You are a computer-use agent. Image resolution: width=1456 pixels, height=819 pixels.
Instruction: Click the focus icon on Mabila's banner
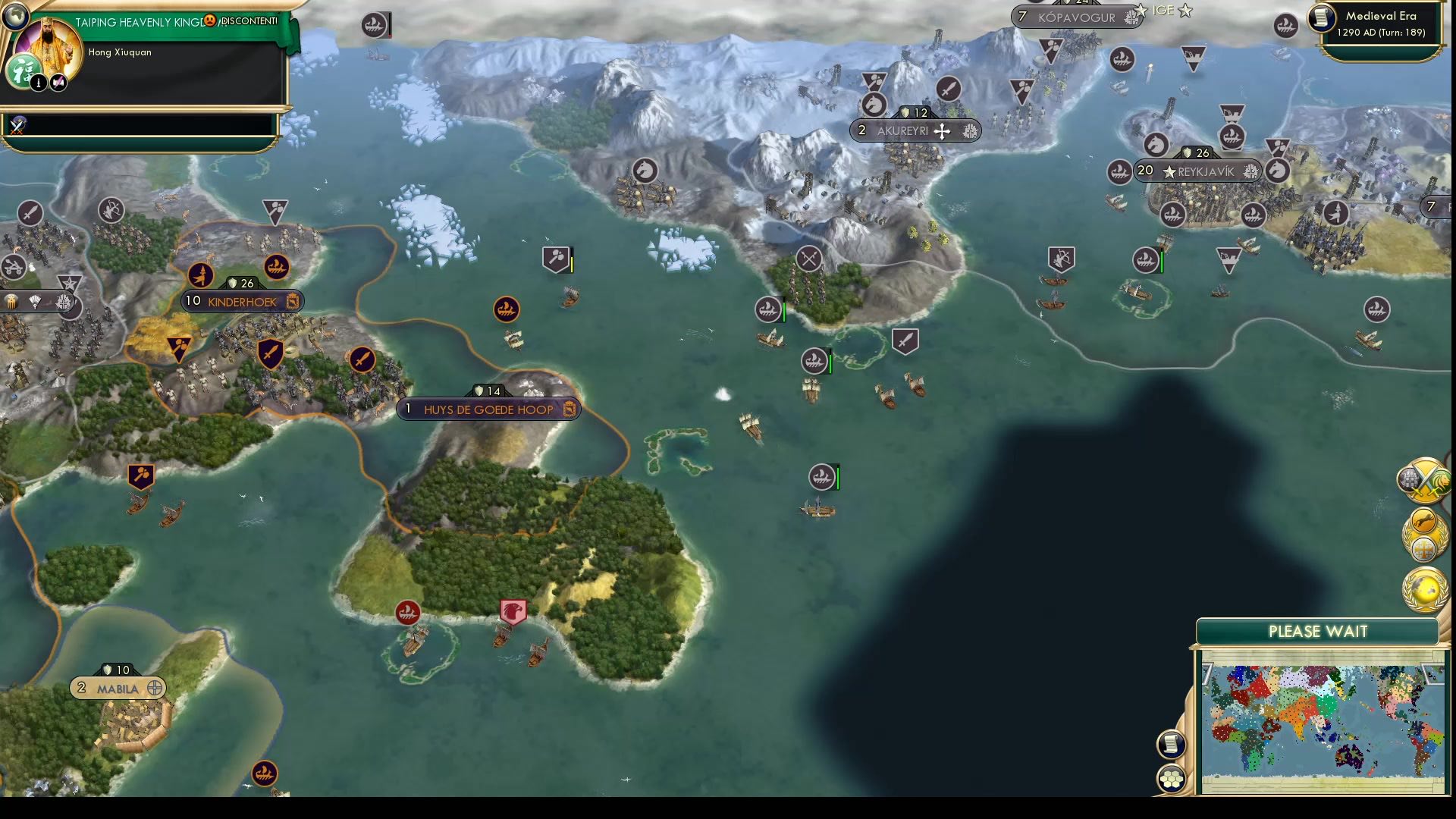coord(155,689)
